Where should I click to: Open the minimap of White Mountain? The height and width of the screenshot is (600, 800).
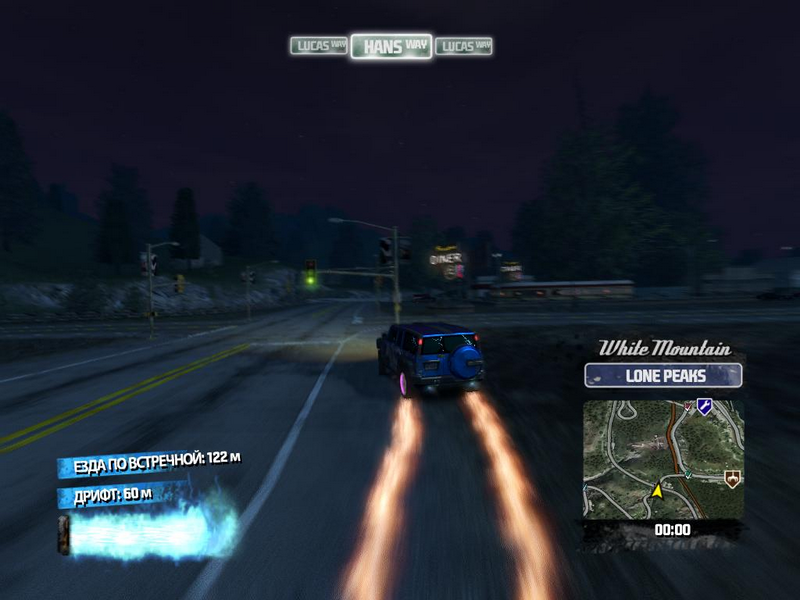pyautogui.click(x=663, y=459)
